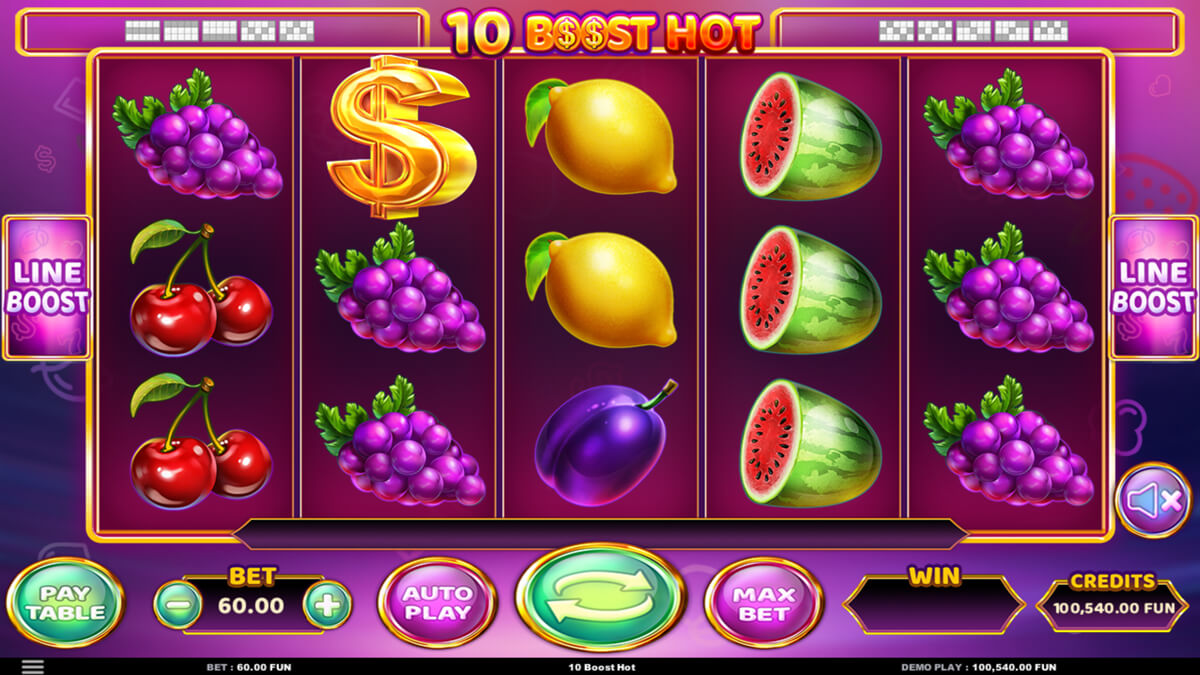Viewport: 1200px width, 675px height.
Task: Open the Pay Table
Action: click(64, 603)
